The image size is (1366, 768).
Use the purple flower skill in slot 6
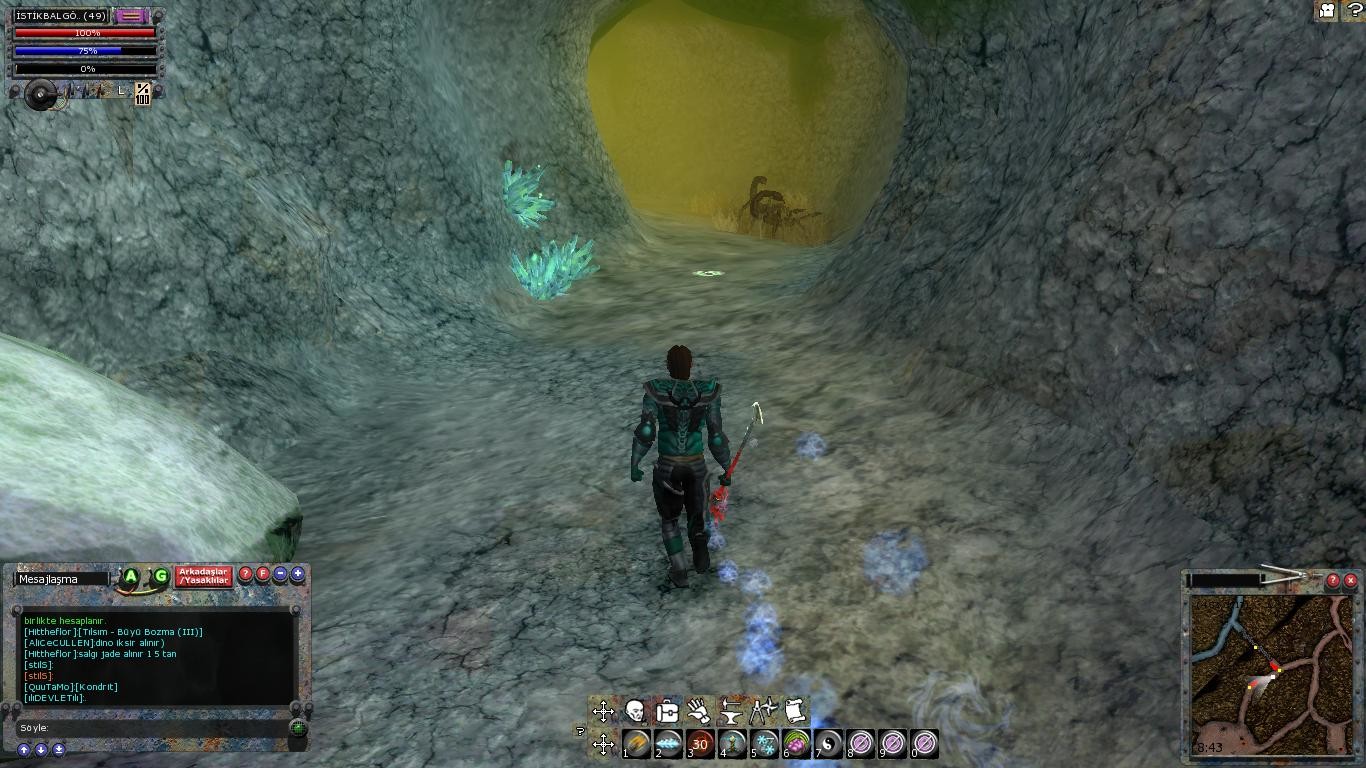click(x=797, y=744)
